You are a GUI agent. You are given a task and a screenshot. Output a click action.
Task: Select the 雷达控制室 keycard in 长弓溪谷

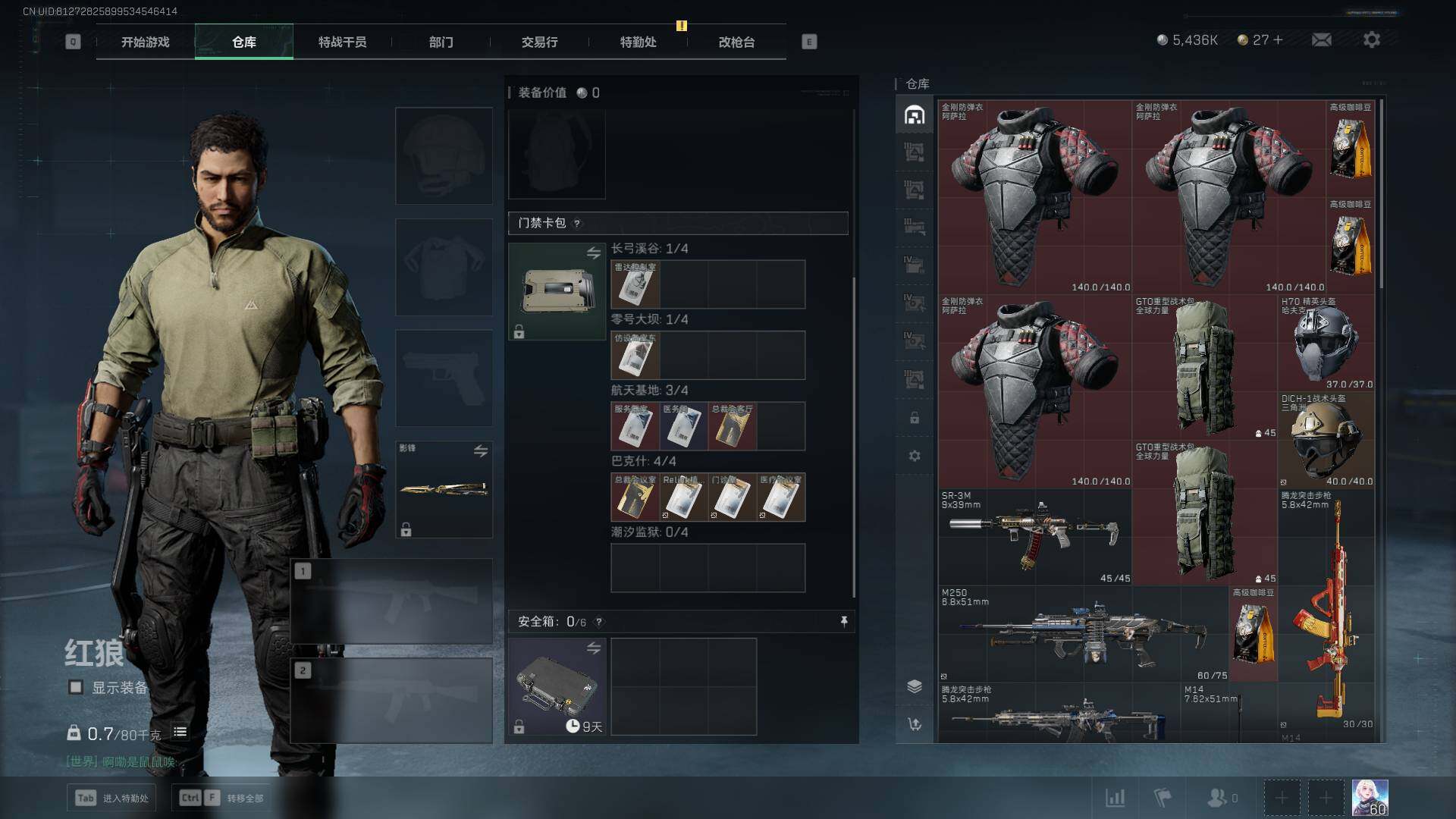click(x=635, y=284)
